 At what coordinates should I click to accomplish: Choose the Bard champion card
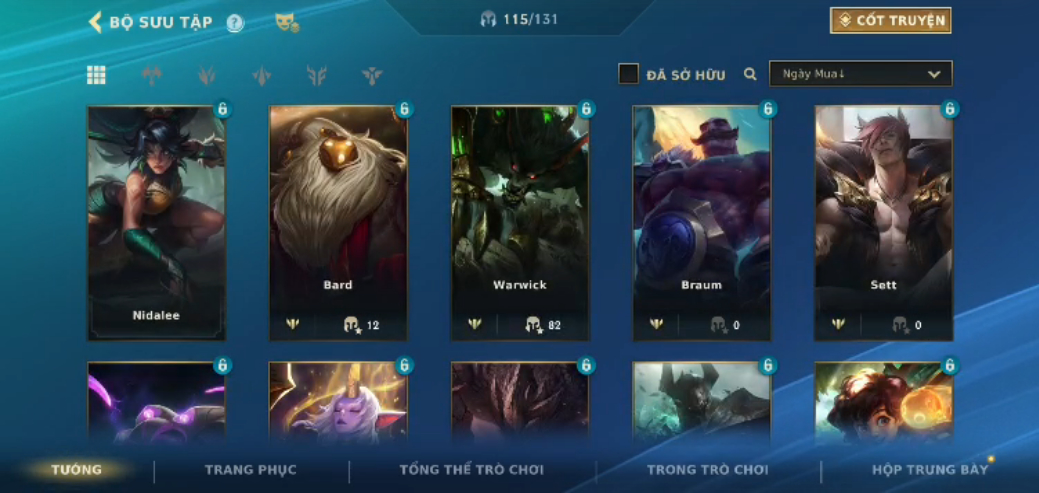click(x=338, y=222)
